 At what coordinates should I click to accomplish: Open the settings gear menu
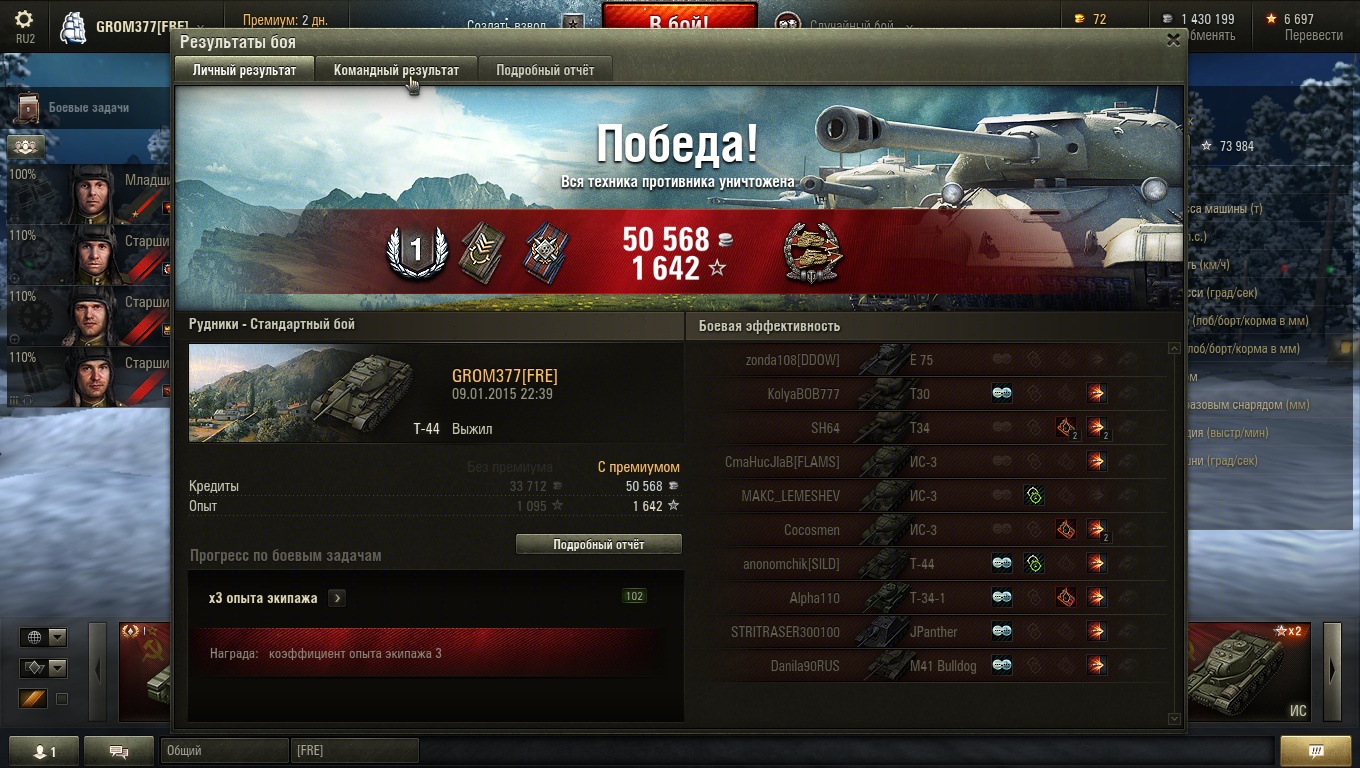(24, 20)
